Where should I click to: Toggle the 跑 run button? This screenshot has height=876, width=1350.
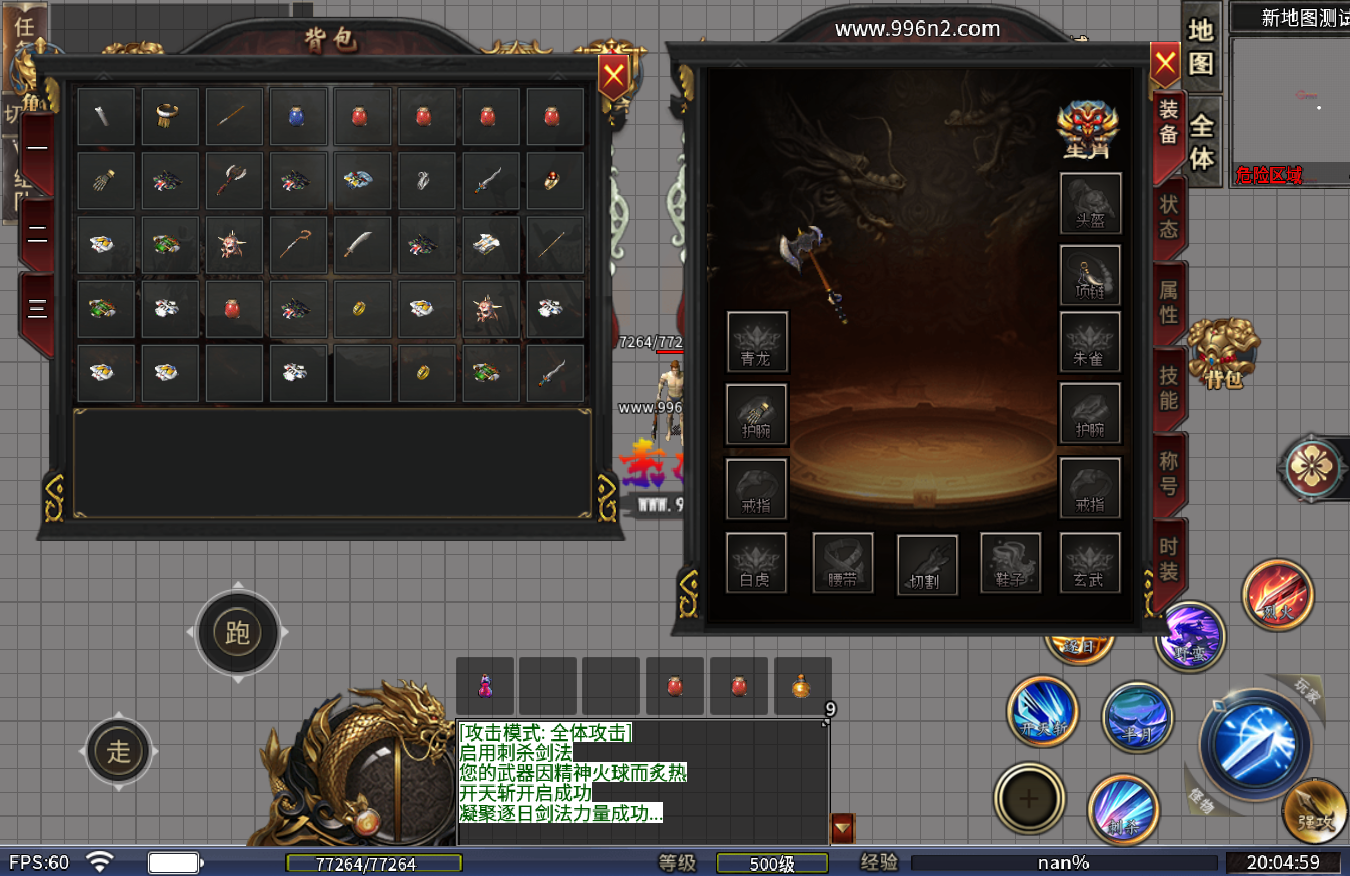237,632
